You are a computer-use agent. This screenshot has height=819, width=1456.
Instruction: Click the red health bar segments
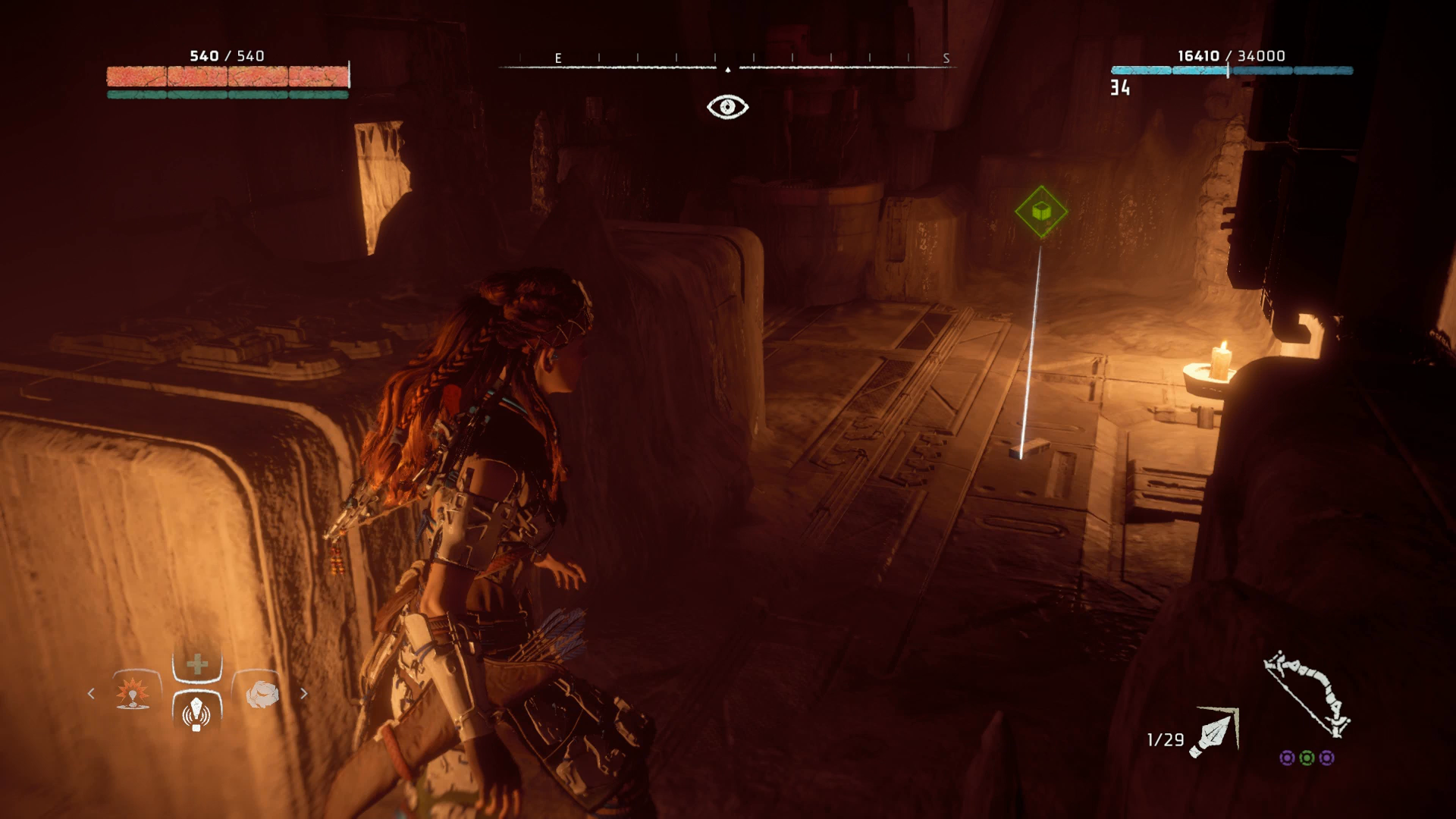point(227,76)
